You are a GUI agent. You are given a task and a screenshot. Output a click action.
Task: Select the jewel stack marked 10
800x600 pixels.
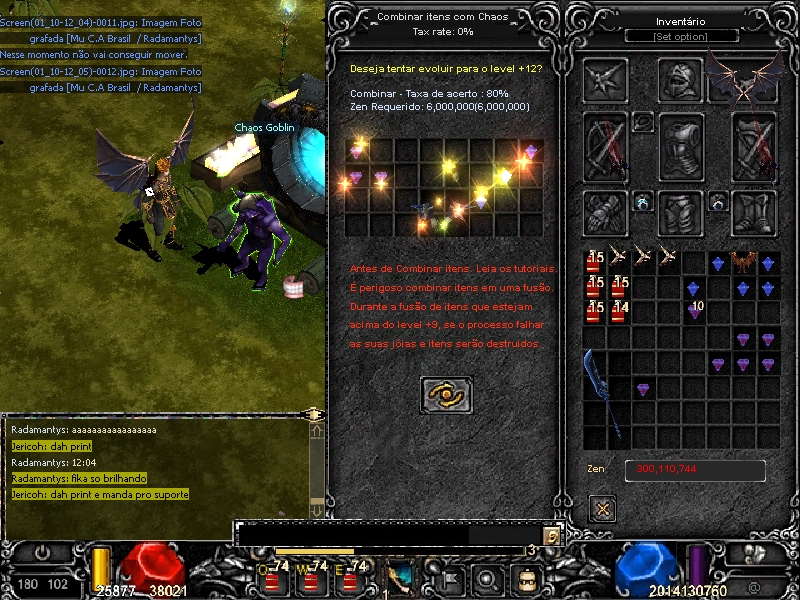[694, 312]
